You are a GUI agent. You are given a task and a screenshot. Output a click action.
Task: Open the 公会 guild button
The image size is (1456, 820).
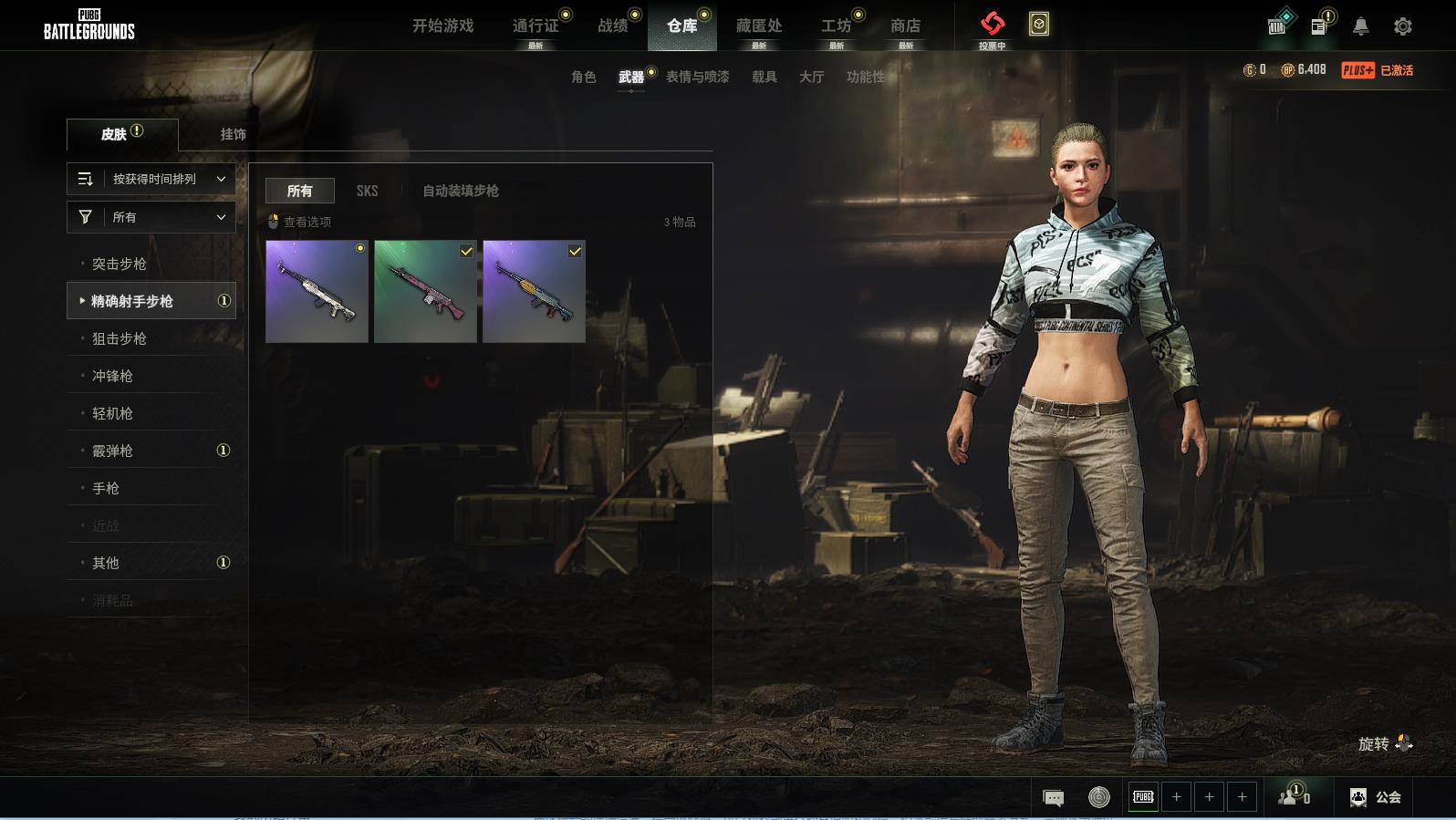point(1376,797)
